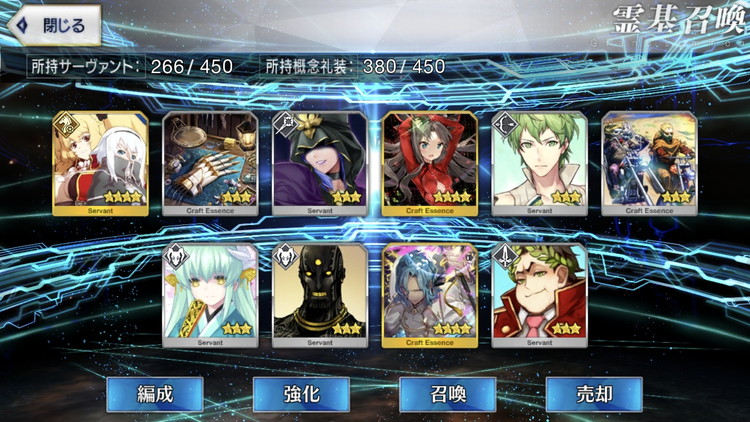The image size is (750, 422).
Task: Inspect the purple hooded servant card
Action: click(x=320, y=163)
